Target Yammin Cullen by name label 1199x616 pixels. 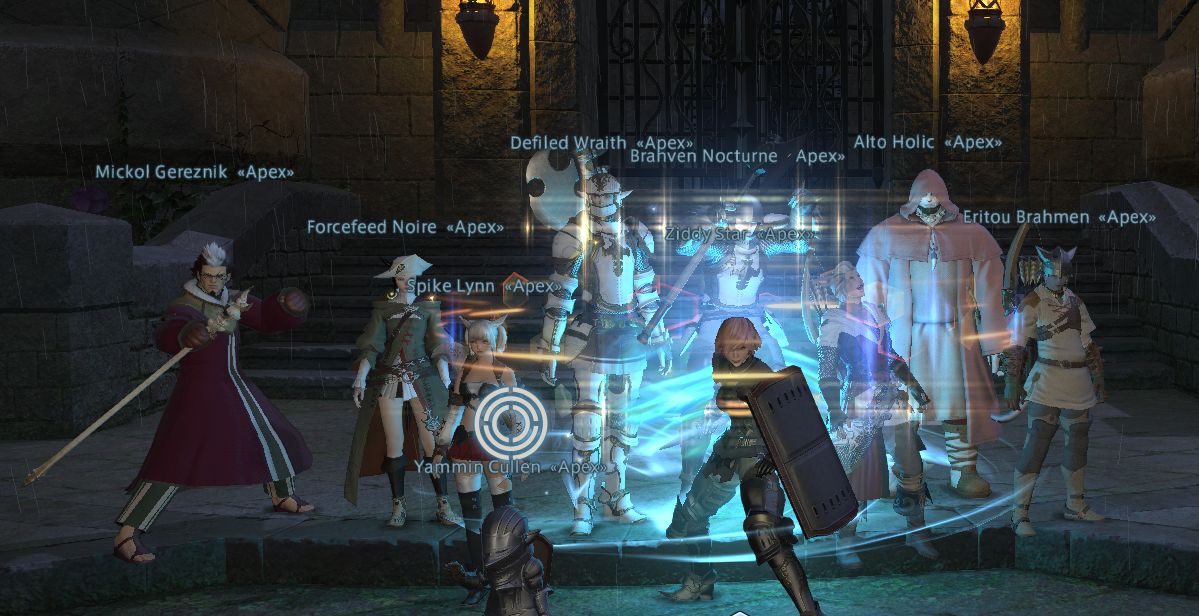pyautogui.click(x=509, y=467)
